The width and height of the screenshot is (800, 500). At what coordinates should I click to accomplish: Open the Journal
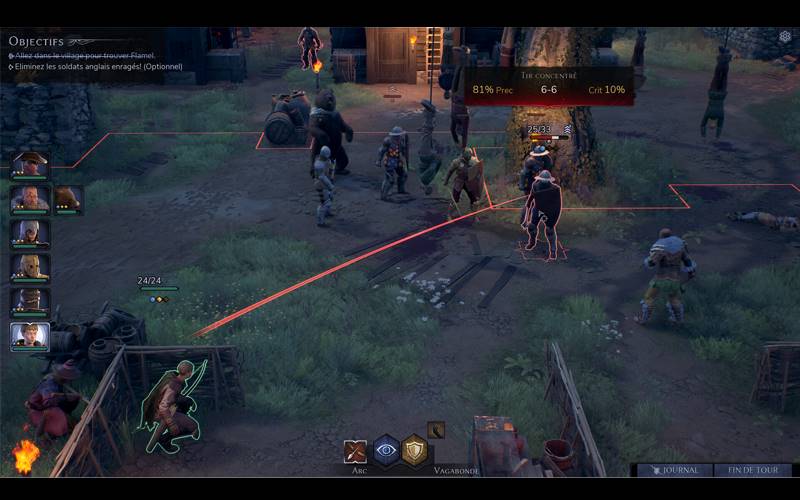[675, 469]
